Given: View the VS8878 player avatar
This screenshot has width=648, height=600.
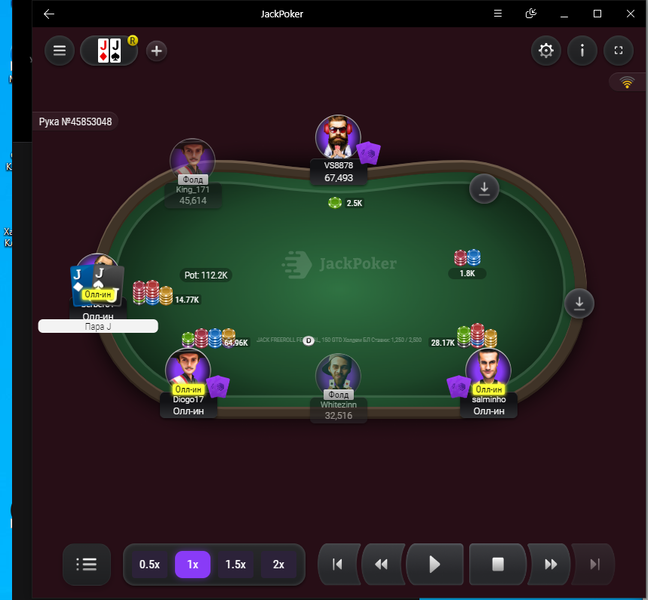Looking at the screenshot, I should coord(337,137).
